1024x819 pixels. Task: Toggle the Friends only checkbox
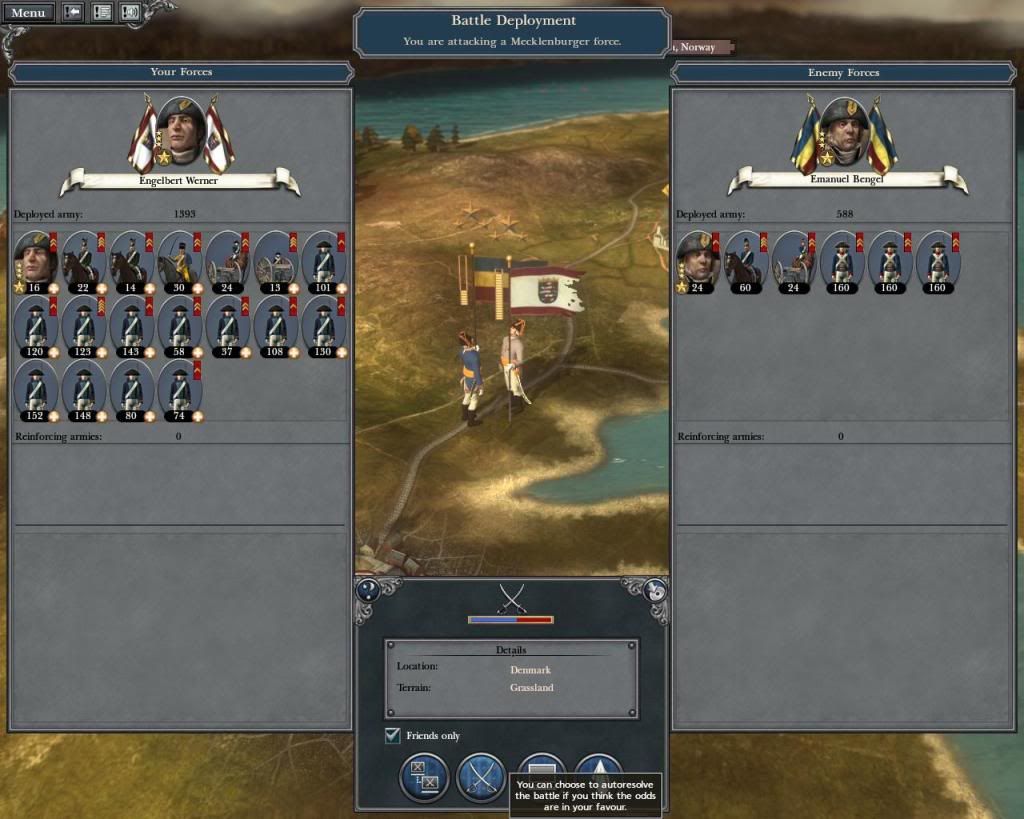tap(393, 736)
